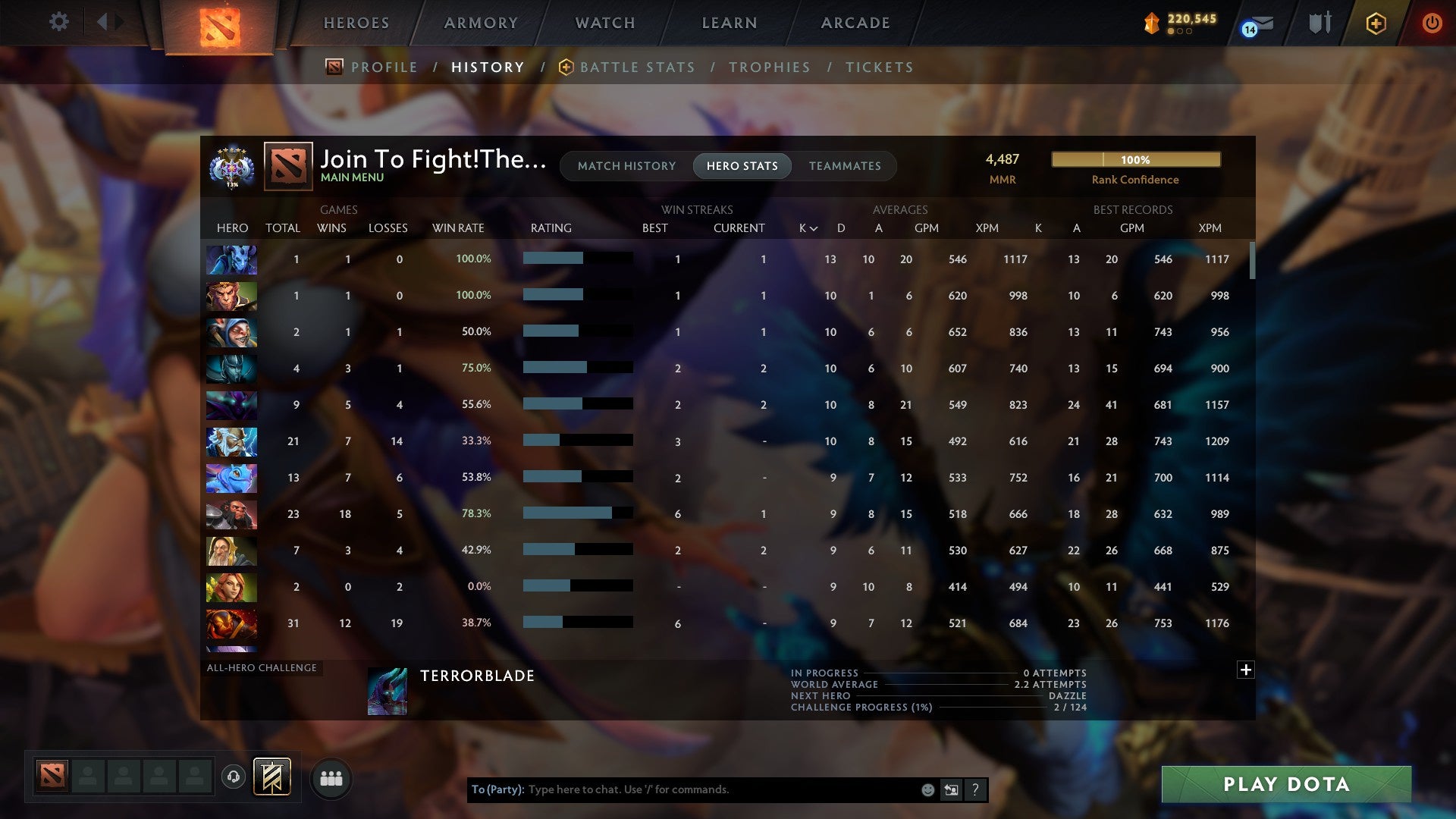Open the settings gear icon
This screenshot has height=819, width=1456.
(x=59, y=21)
